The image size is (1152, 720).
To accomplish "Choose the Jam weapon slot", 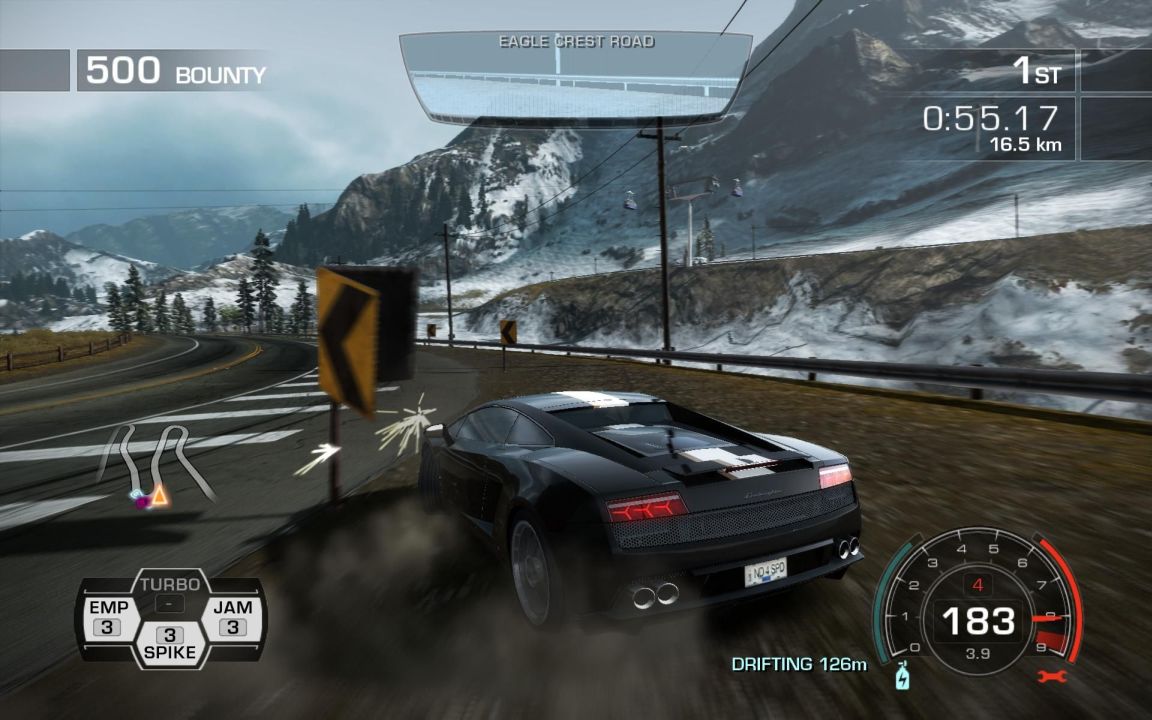I will pyautogui.click(x=232, y=618).
